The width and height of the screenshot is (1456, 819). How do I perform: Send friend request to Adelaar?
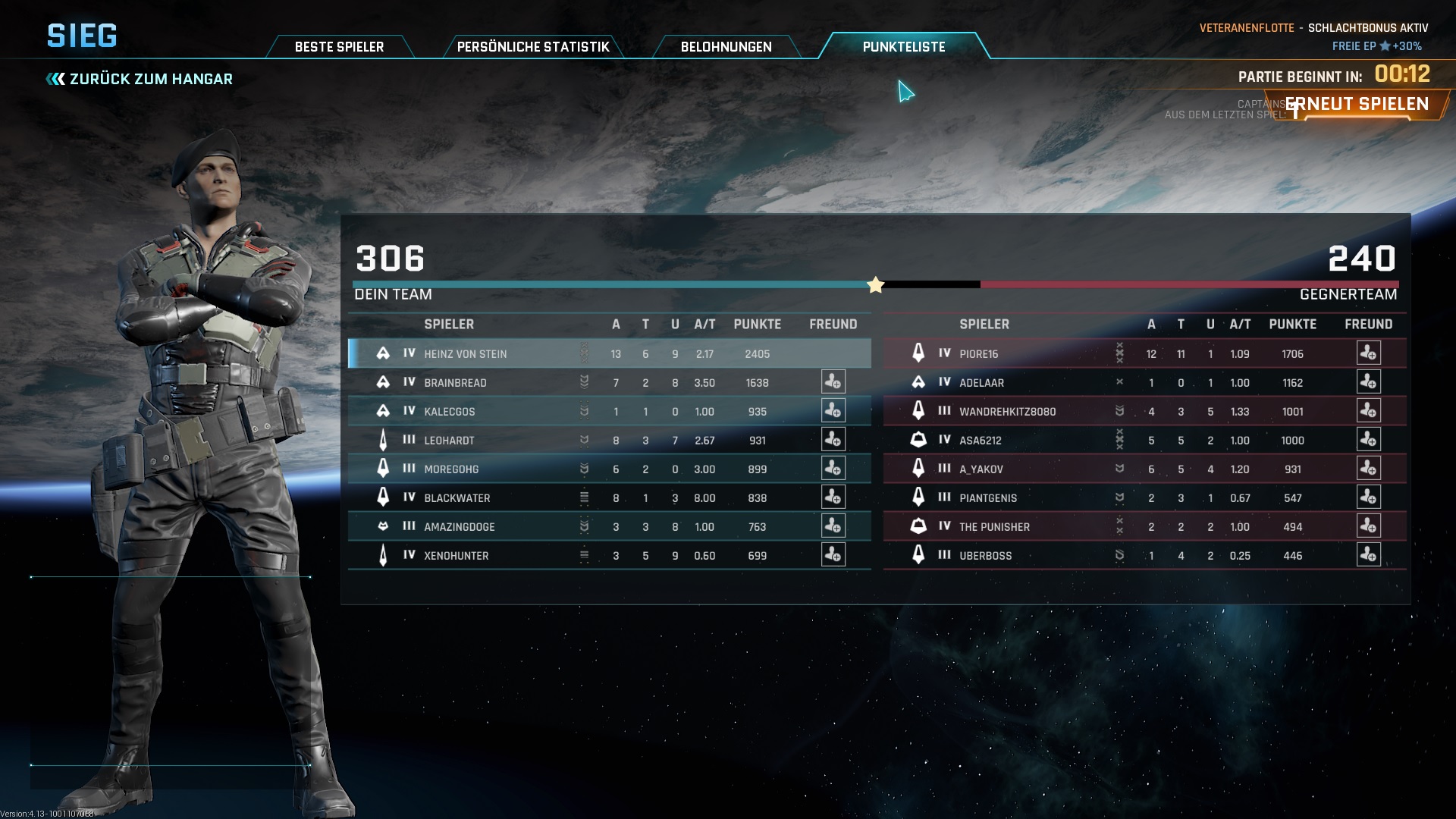(1368, 382)
